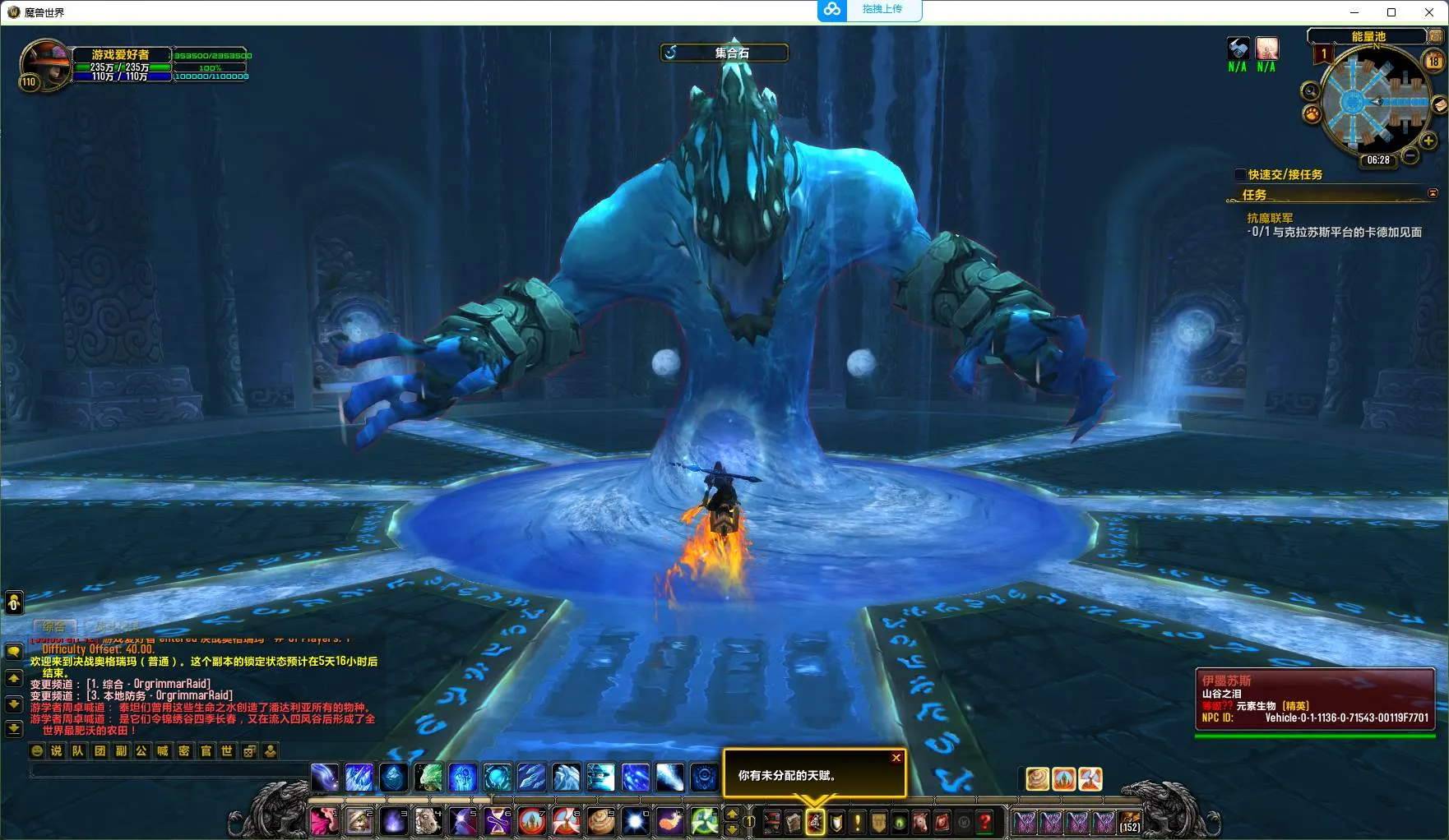Switch to the 综合 chat tab
The width and height of the screenshot is (1449, 840).
click(54, 626)
